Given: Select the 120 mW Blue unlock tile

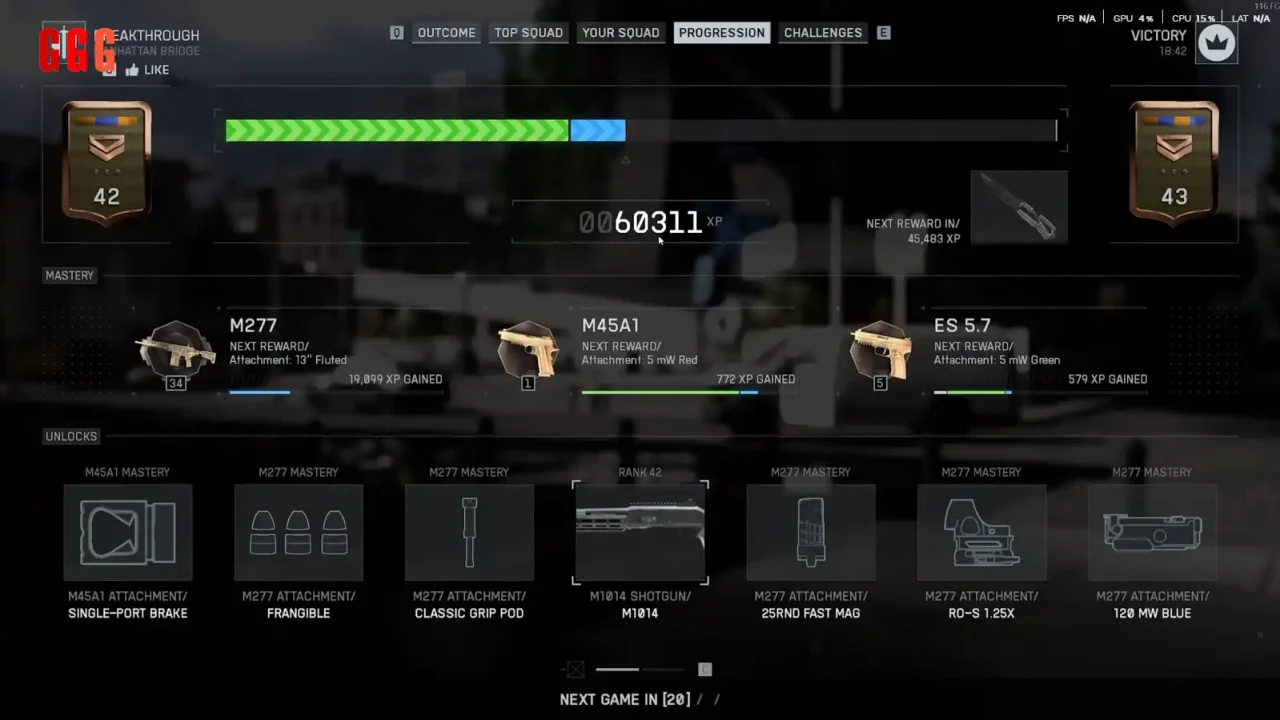Looking at the screenshot, I should 1152,533.
